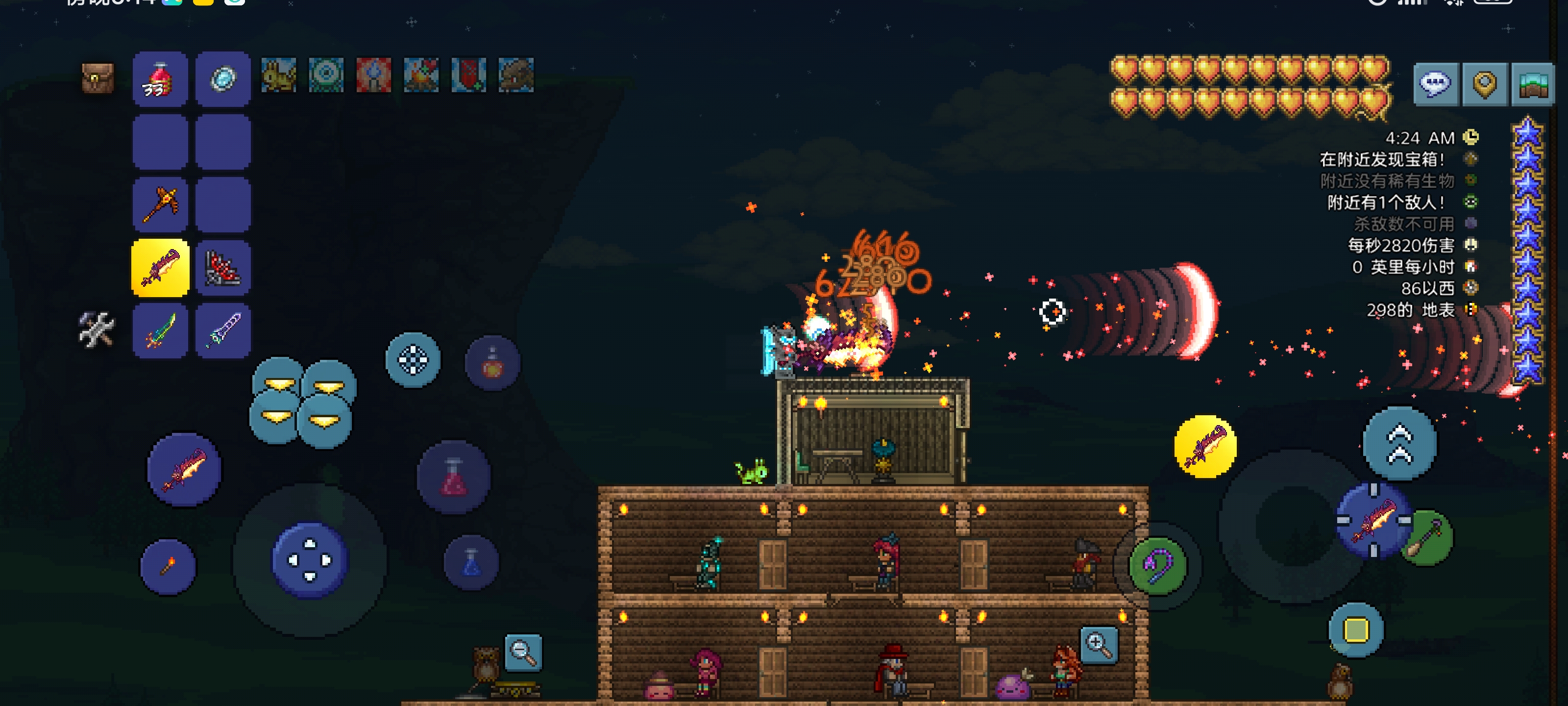Tap the map pin button
The width and height of the screenshot is (1568, 706).
click(x=1484, y=83)
